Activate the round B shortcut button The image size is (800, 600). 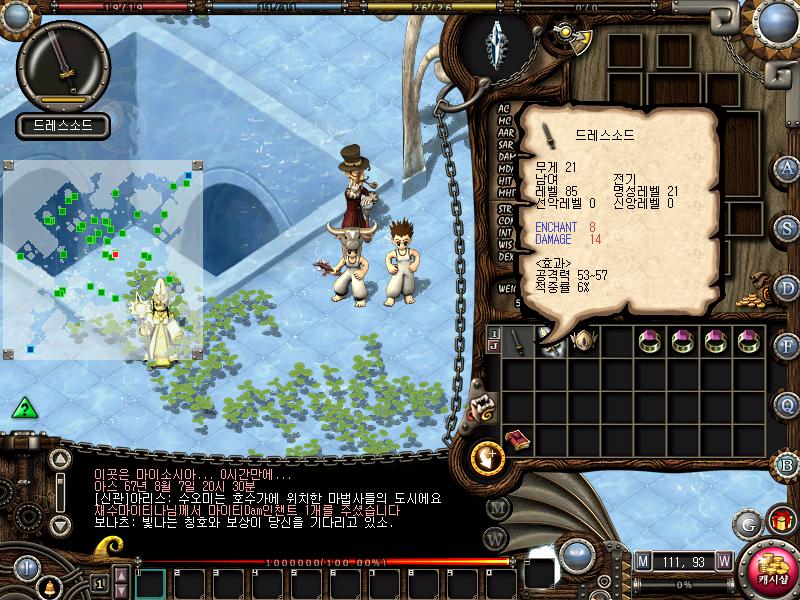coord(787,464)
